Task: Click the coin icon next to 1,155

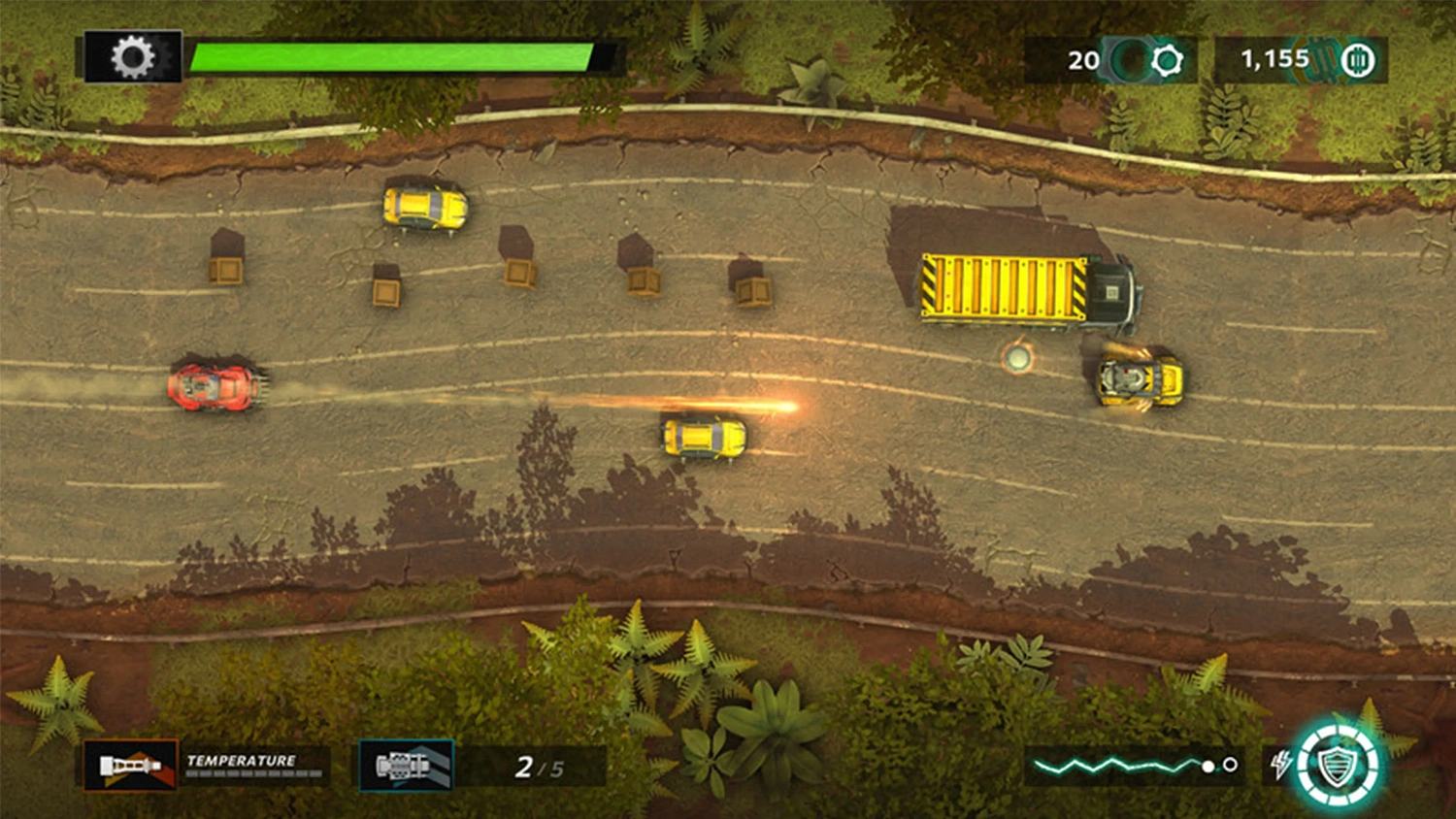Action: pyautogui.click(x=1357, y=59)
